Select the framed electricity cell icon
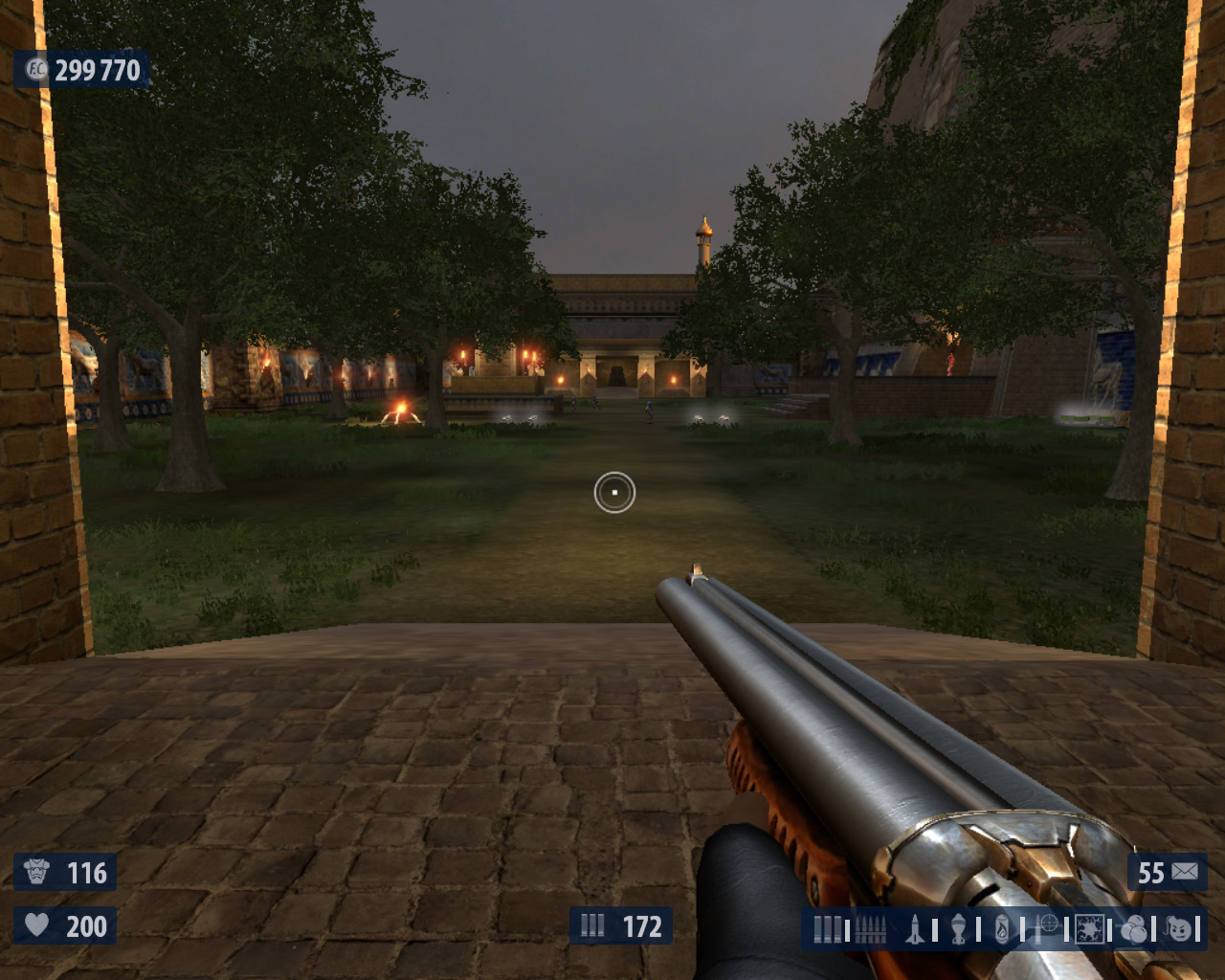 (1089, 929)
